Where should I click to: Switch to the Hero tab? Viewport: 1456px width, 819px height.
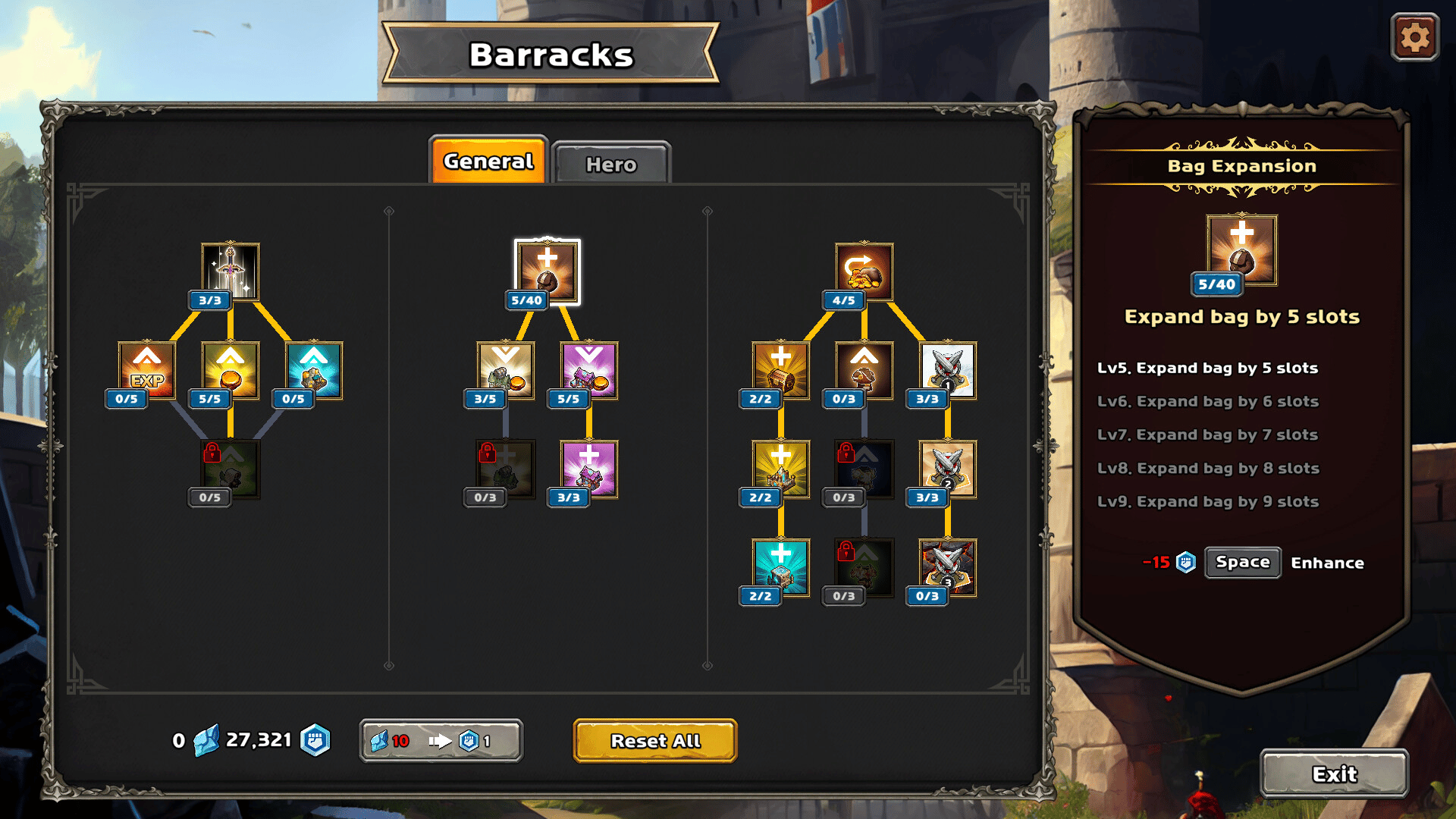tap(611, 164)
